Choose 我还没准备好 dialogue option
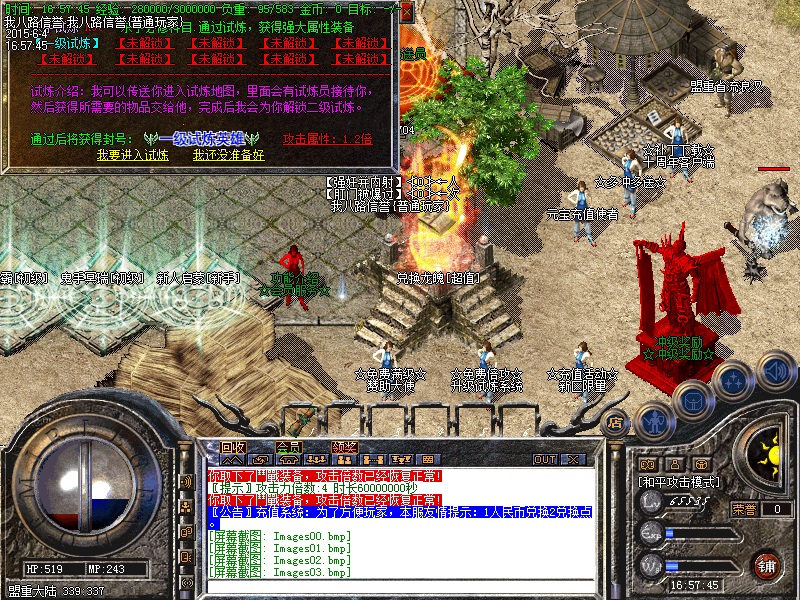Screen dimensions: 800x600 [229, 155]
